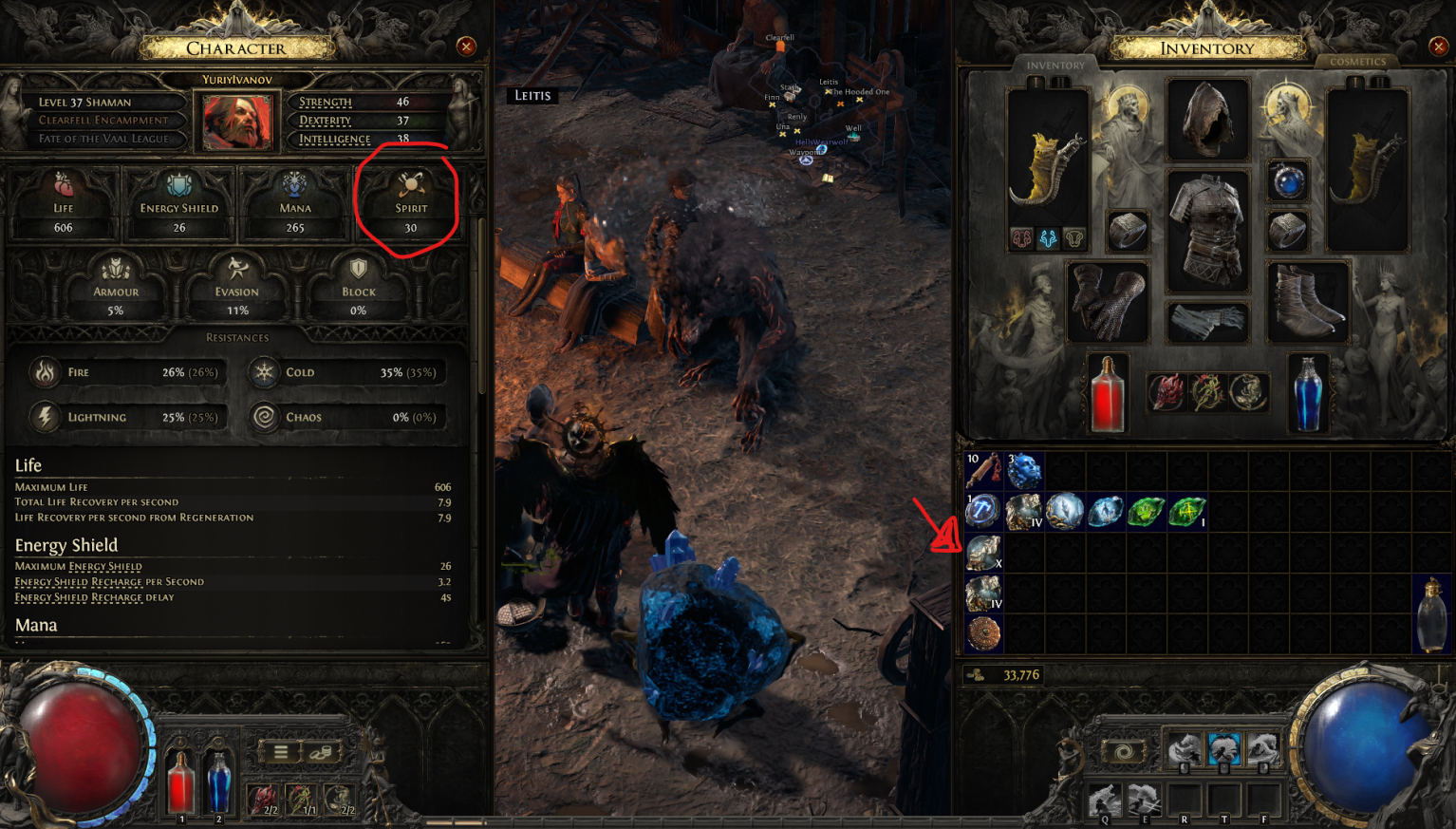The height and width of the screenshot is (829, 1456).
Task: Pick the stack of ten scrolls
Action: 983,470
